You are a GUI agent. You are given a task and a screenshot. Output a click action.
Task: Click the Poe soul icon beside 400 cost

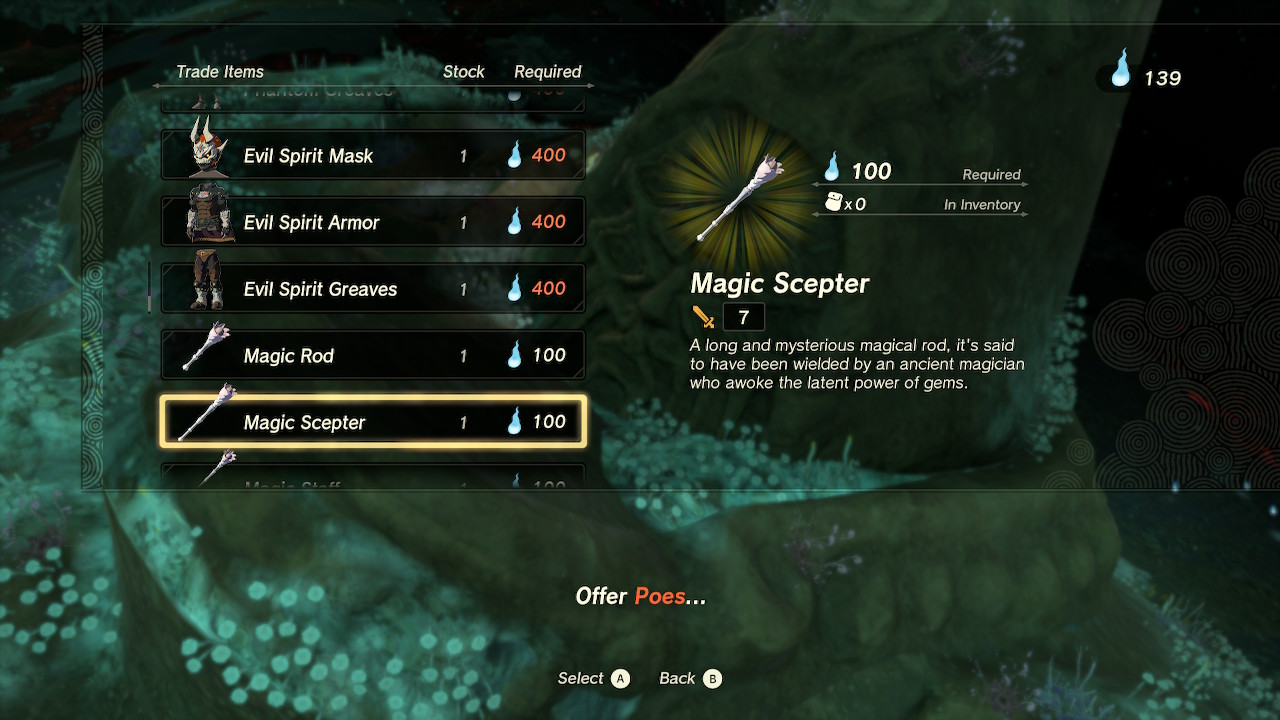[x=515, y=155]
